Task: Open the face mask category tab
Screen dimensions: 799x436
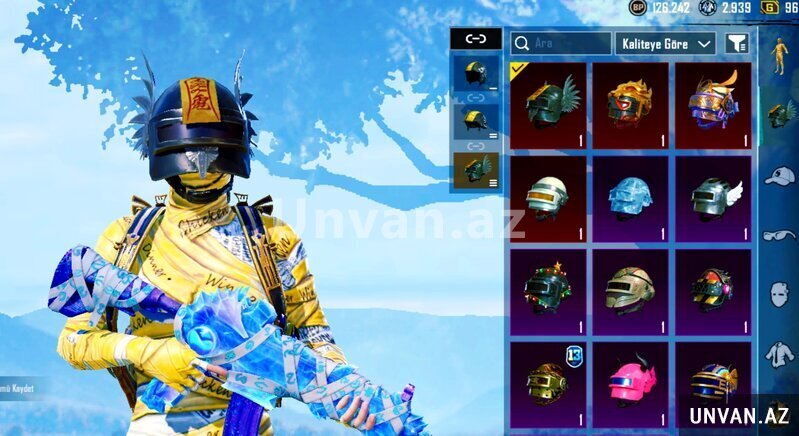Action: click(x=780, y=295)
